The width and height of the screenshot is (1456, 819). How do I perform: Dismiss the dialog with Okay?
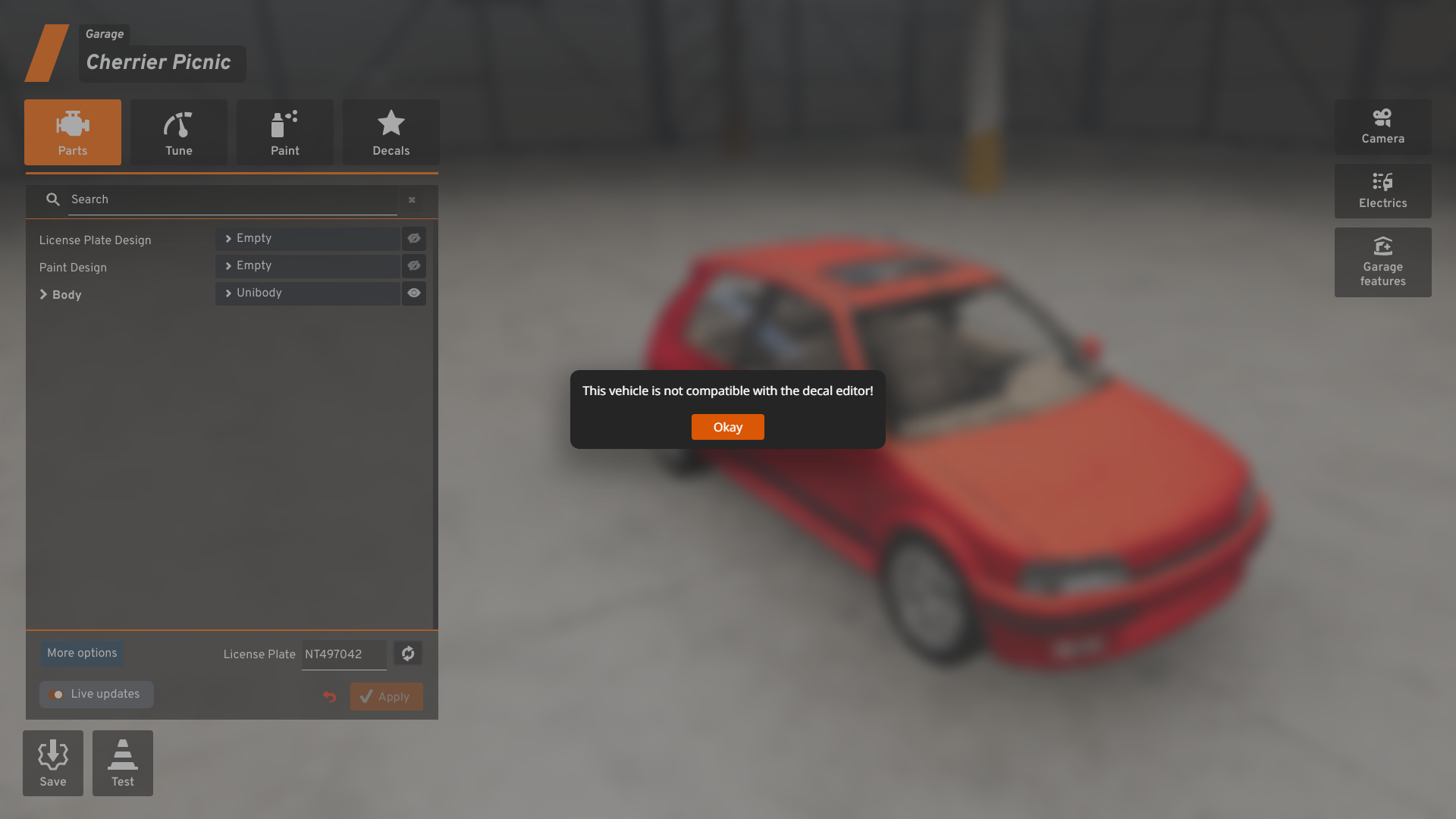point(727,427)
